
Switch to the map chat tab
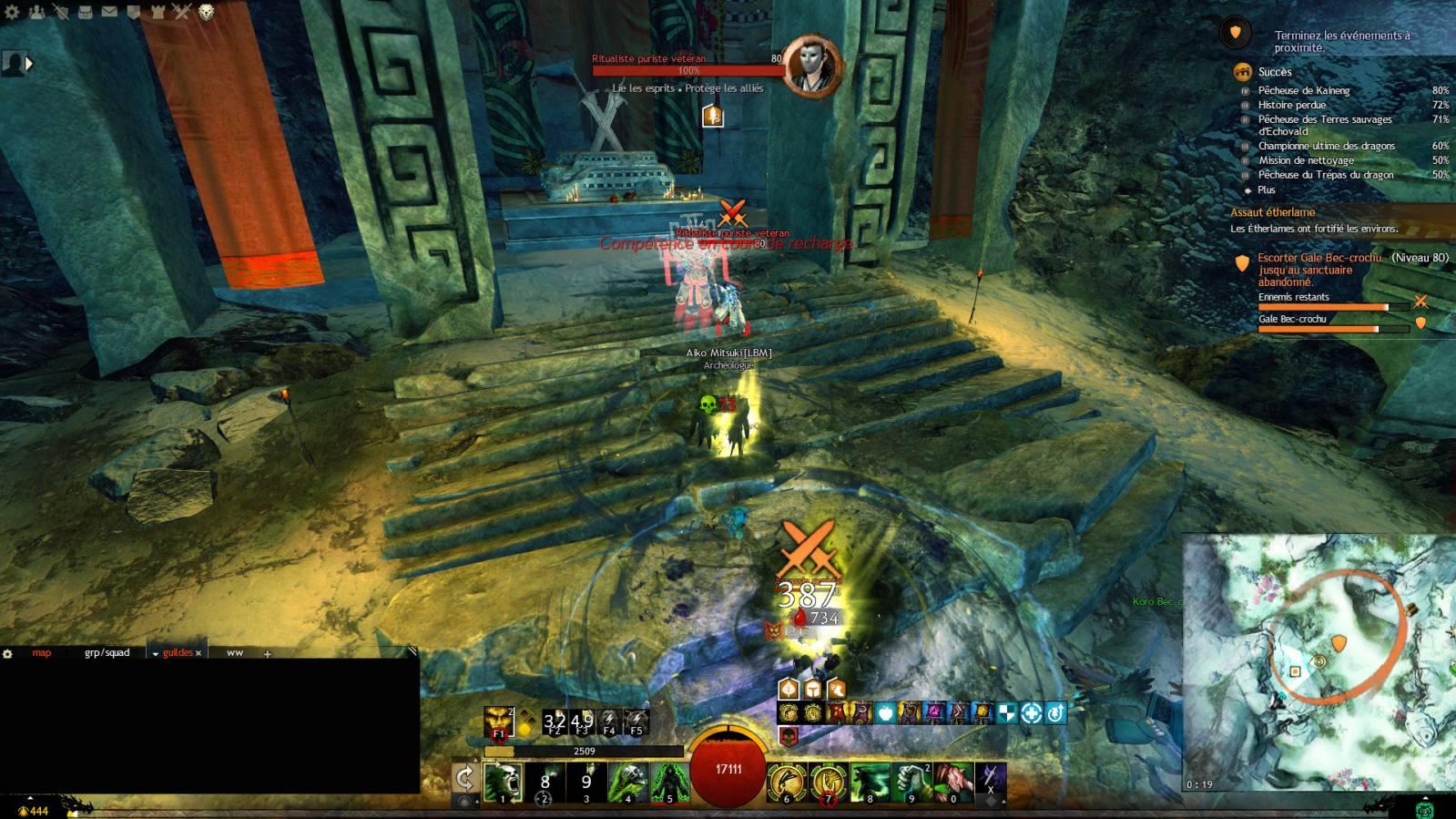pyautogui.click(x=42, y=652)
